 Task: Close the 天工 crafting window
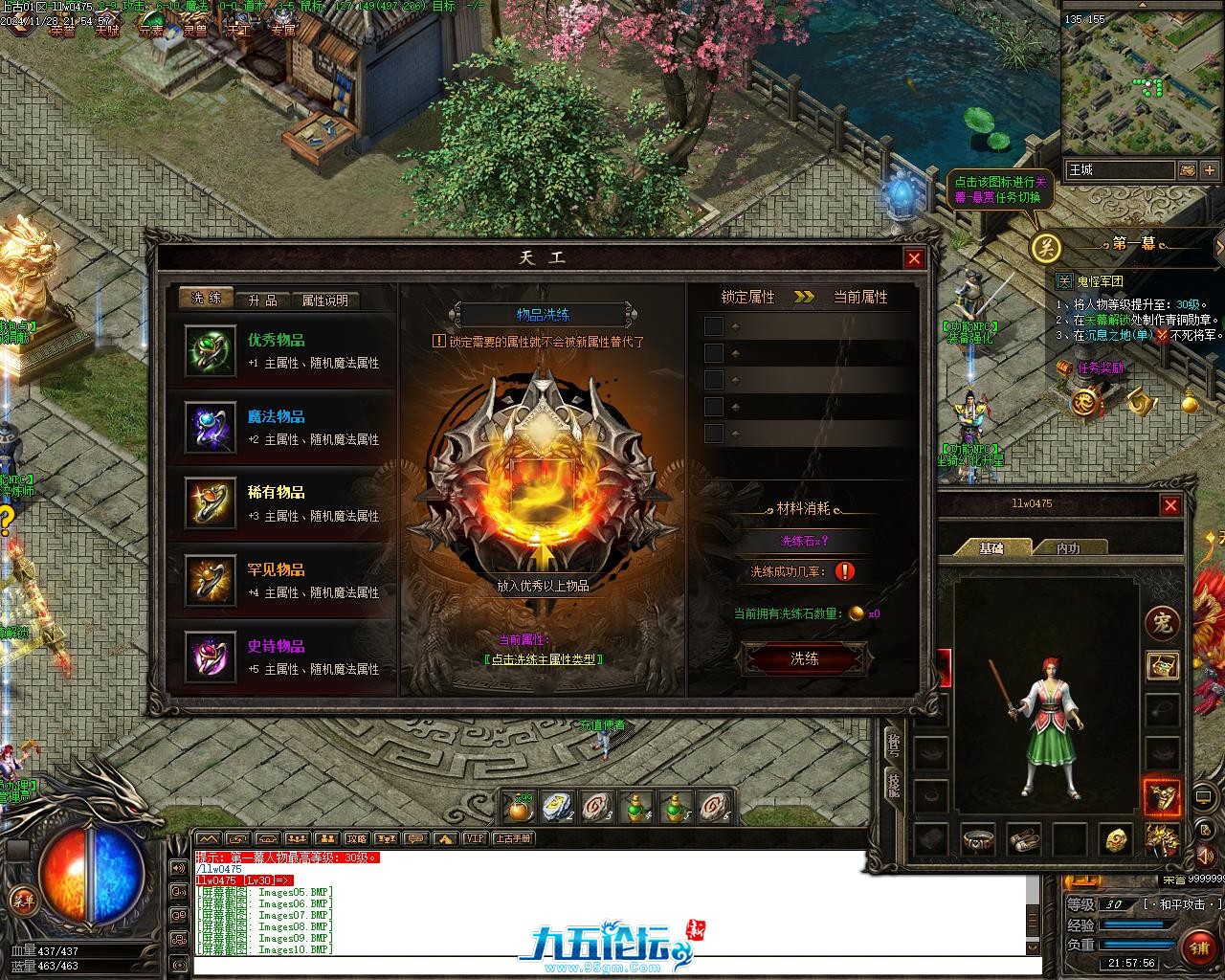pos(914,258)
